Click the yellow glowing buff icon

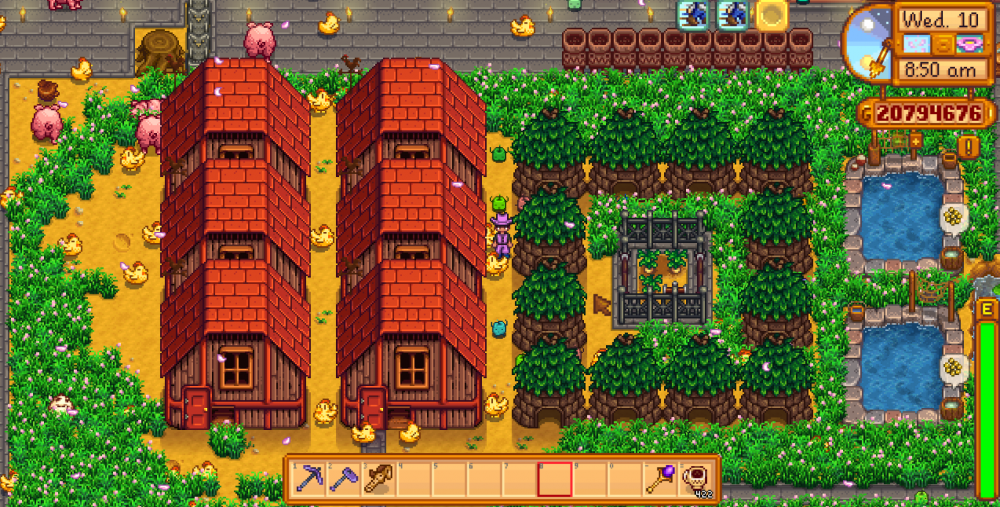pos(772,14)
